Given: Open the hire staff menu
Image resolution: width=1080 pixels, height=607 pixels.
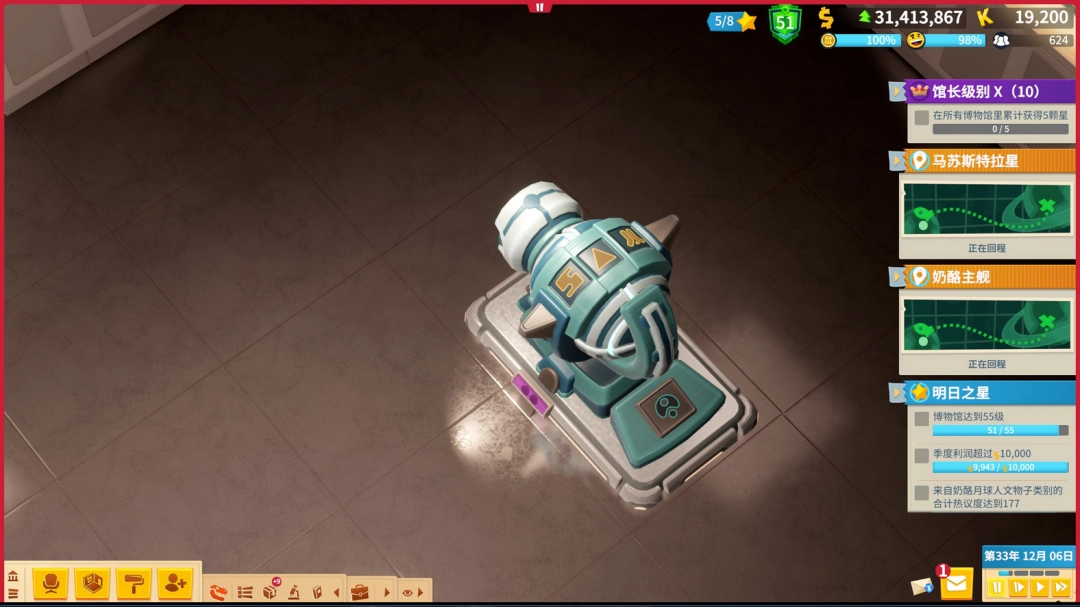Looking at the screenshot, I should pyautogui.click(x=174, y=583).
